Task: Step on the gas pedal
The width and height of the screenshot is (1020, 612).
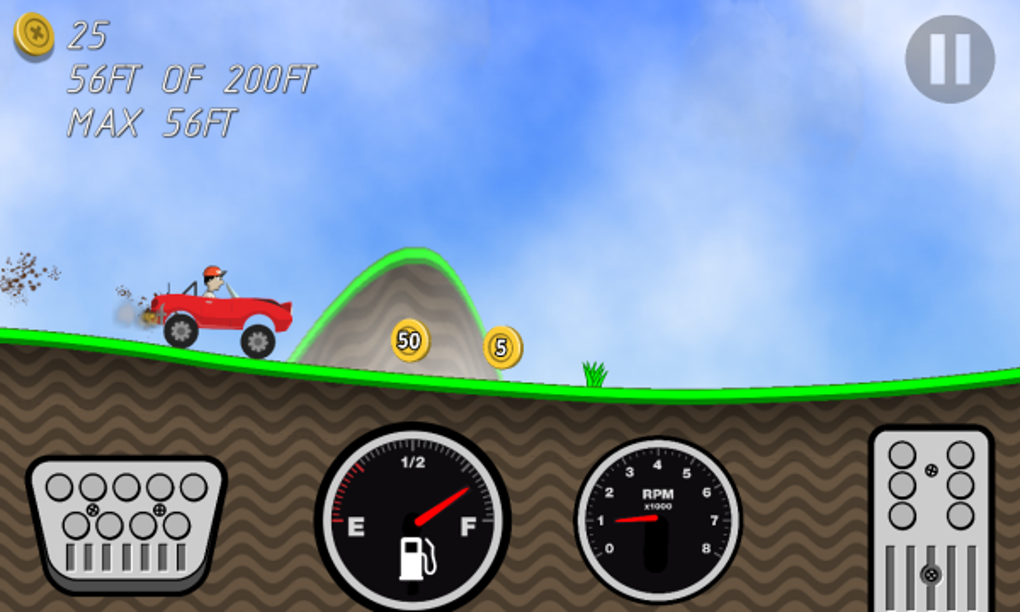Action: click(x=931, y=515)
